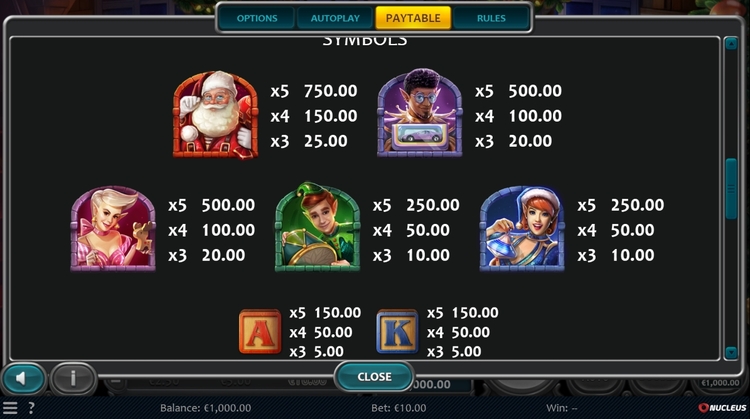The width and height of the screenshot is (750, 419).
Task: Close the paytable window
Action: coord(374,377)
